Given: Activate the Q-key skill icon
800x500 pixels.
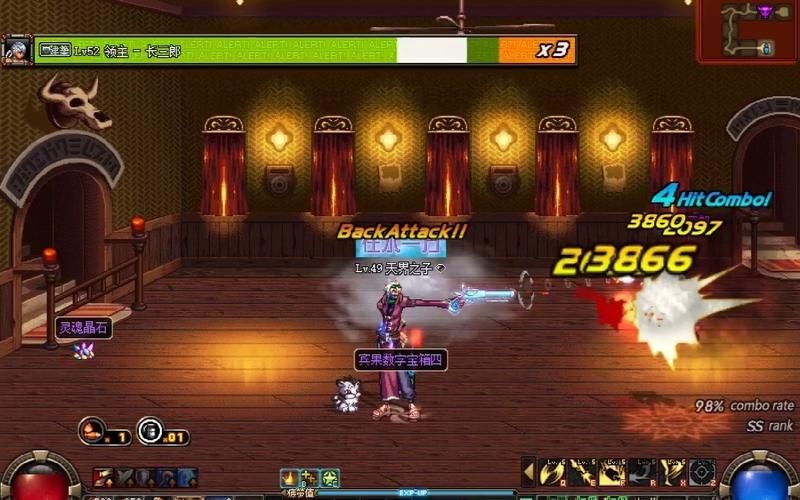Looking at the screenshot, I should pos(551,471).
